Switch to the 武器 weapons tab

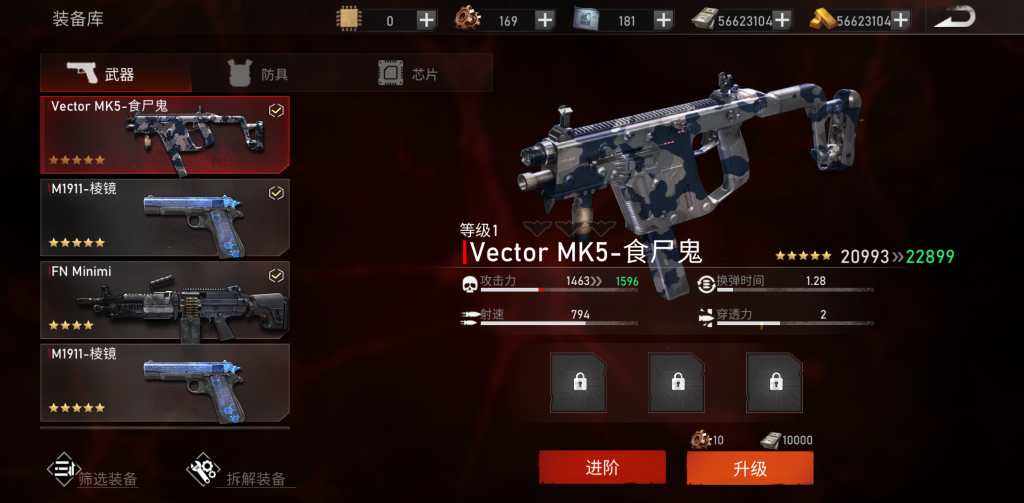[x=115, y=73]
